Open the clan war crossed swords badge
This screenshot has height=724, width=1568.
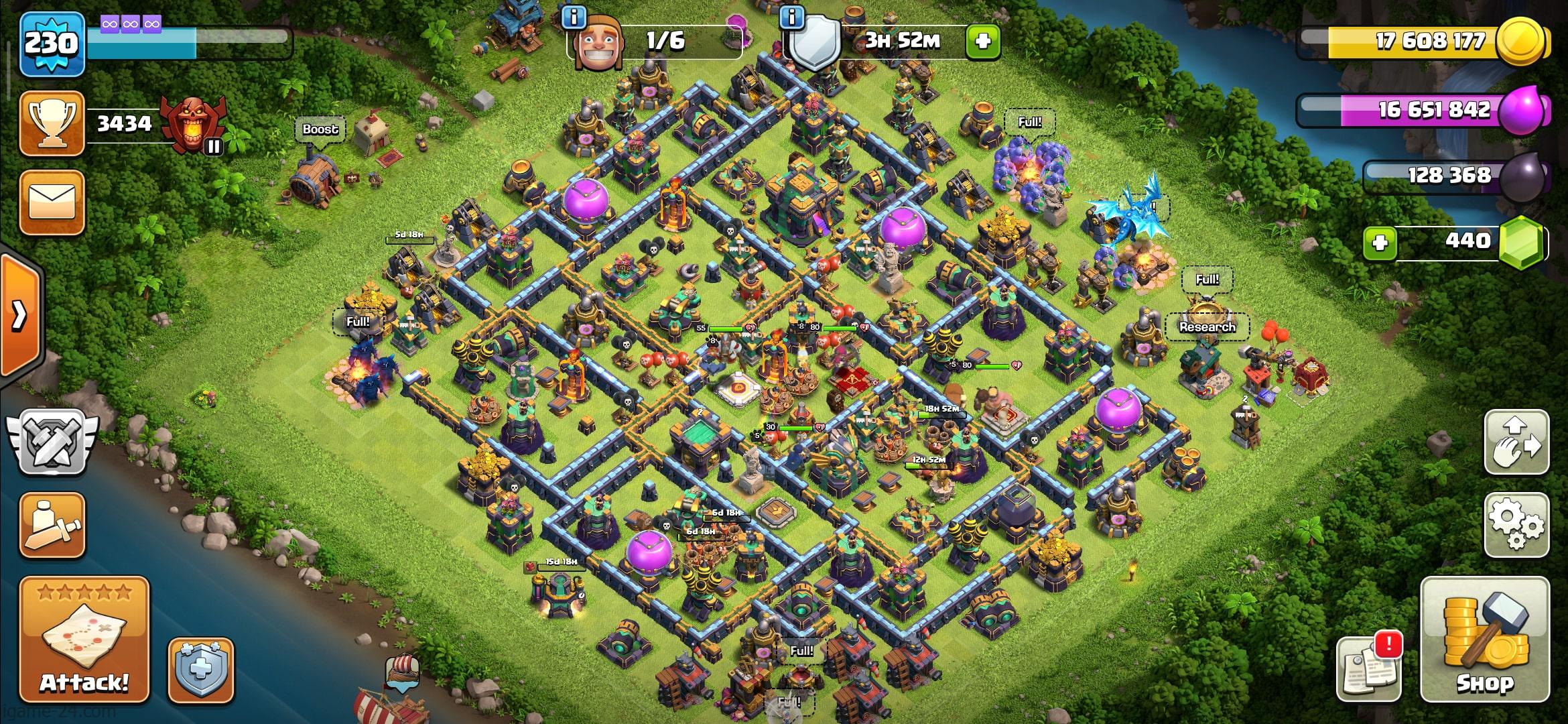[52, 442]
